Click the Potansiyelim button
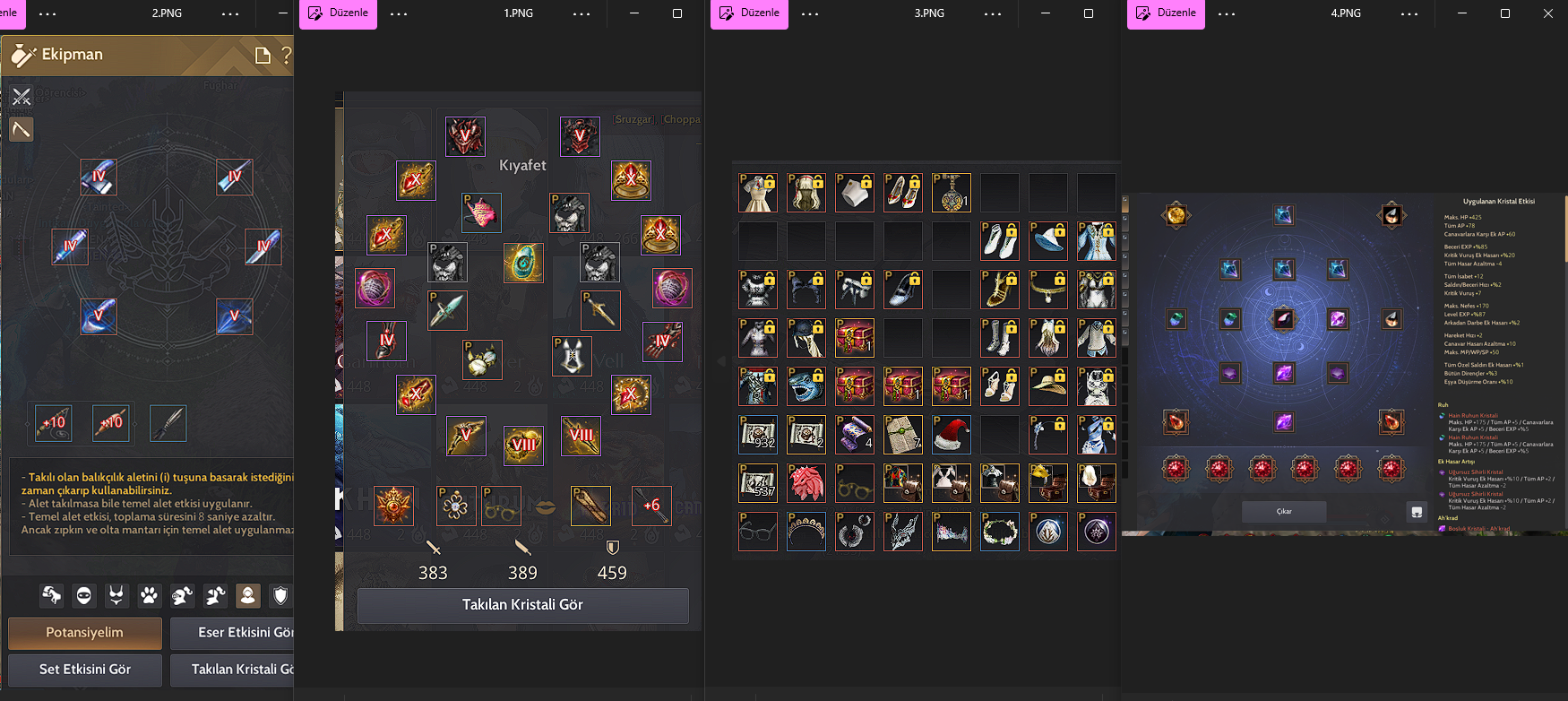The height and width of the screenshot is (701, 1568). coord(84,633)
